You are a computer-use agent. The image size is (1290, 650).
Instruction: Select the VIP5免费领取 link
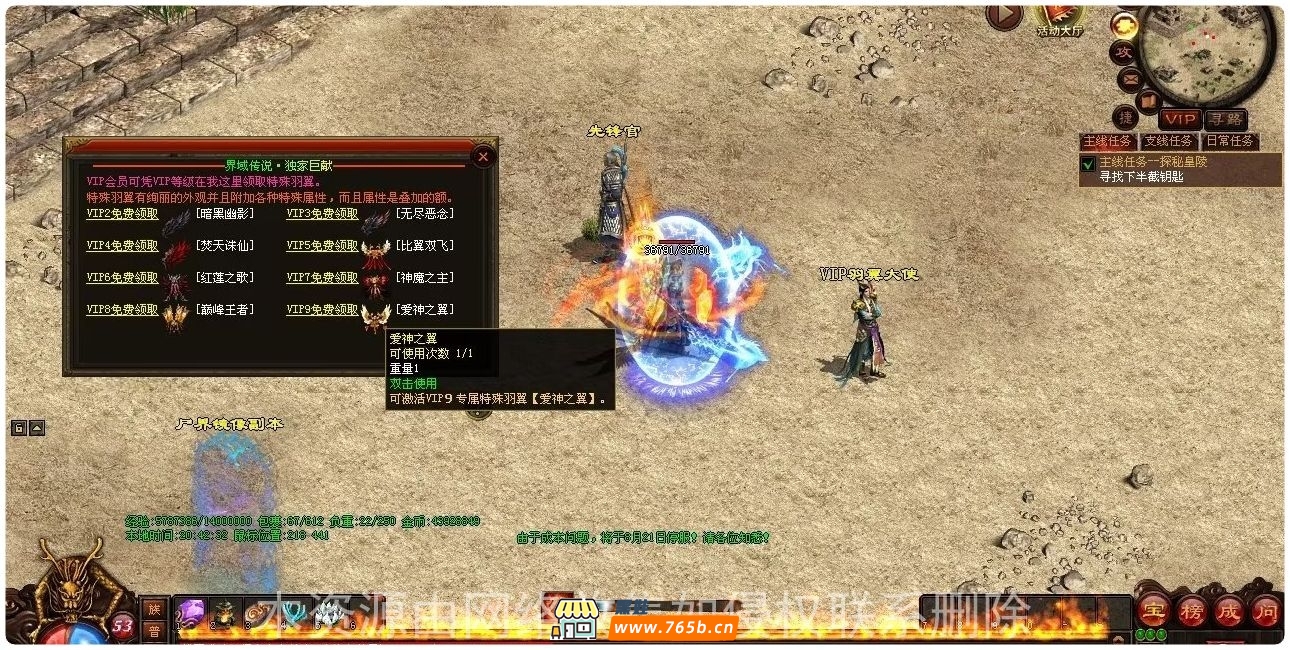[x=322, y=245]
